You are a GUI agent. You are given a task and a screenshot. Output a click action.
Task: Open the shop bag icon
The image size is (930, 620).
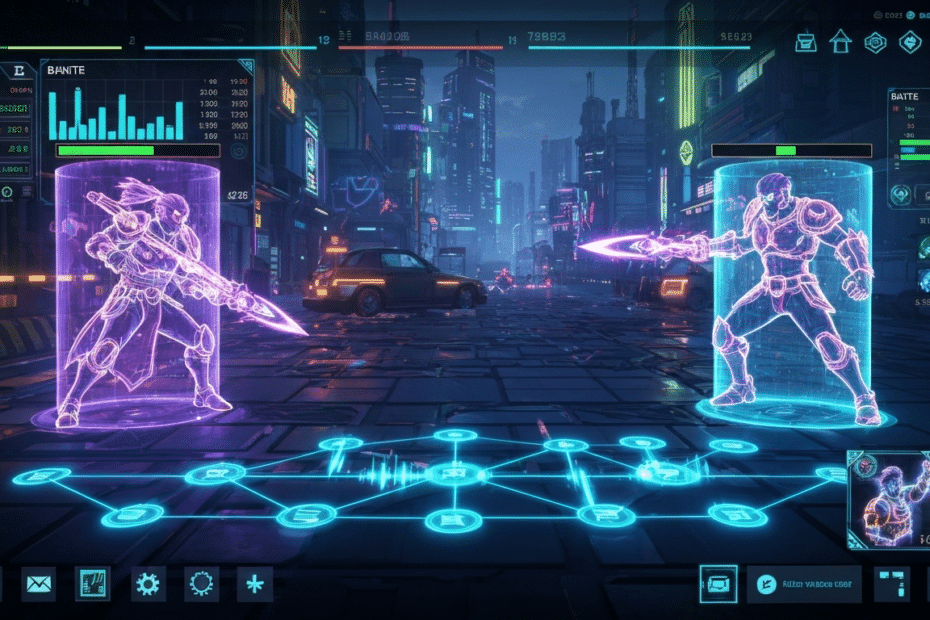point(806,42)
